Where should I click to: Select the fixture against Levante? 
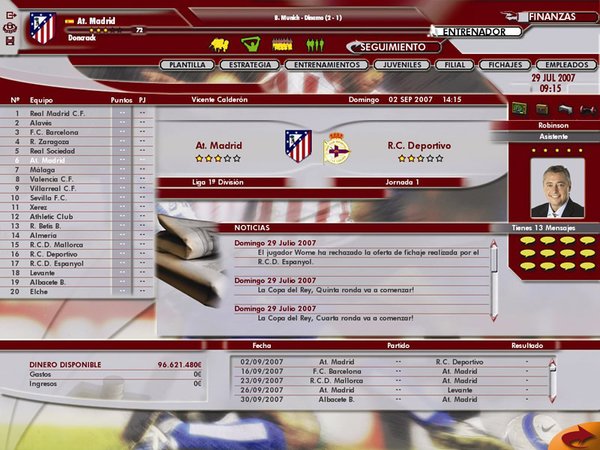click(x=390, y=388)
